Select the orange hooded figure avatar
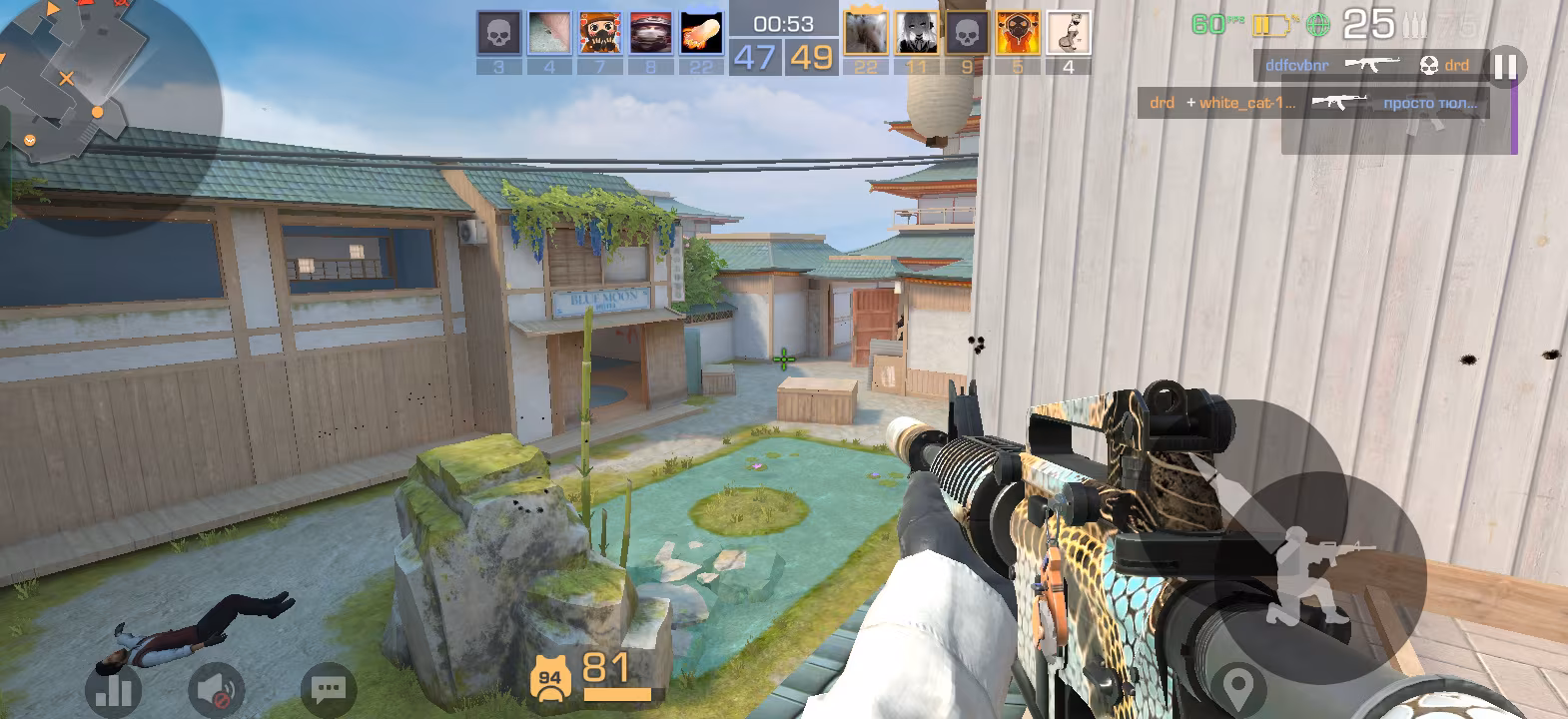The height and width of the screenshot is (719, 1568). [1018, 33]
